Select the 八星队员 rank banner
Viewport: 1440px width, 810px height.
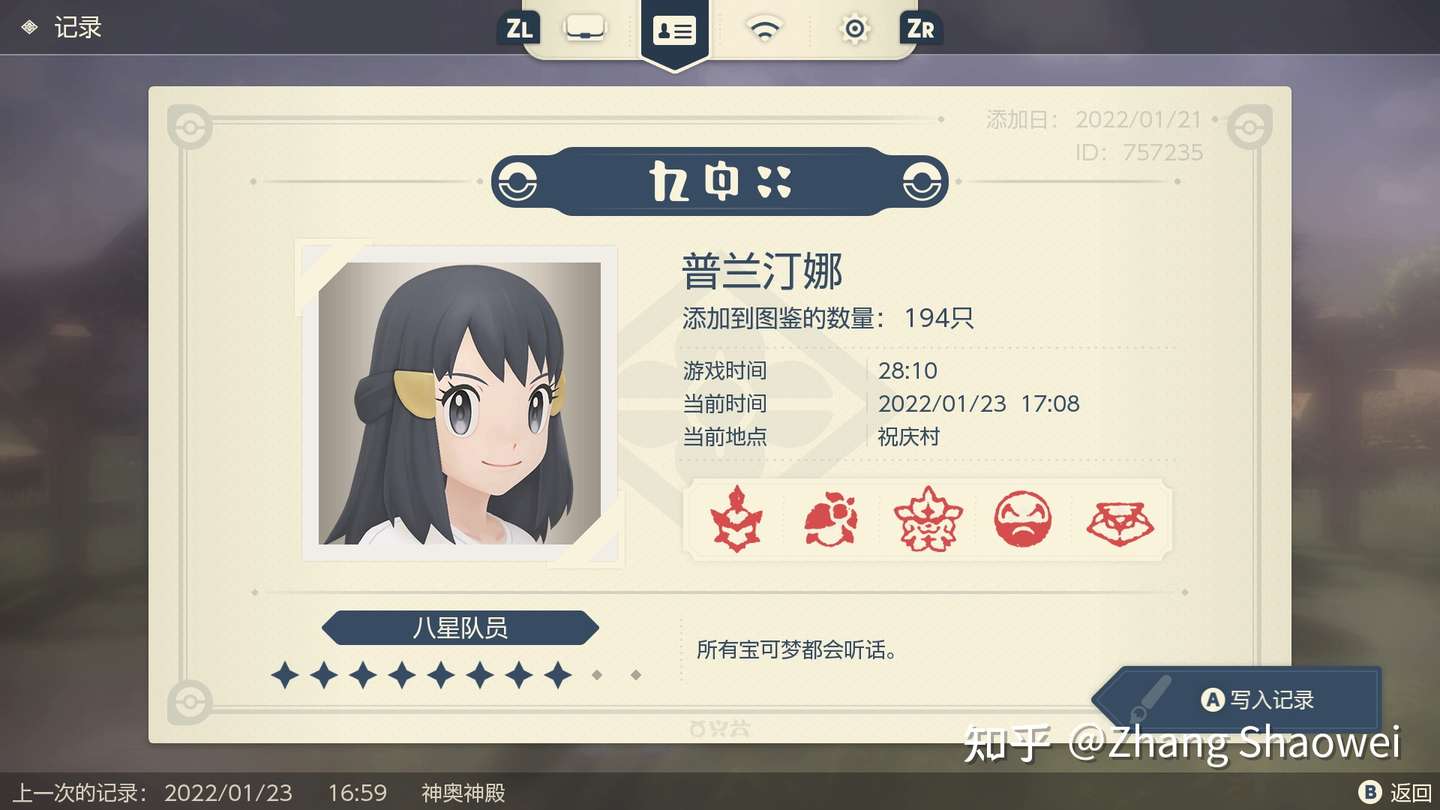pos(459,628)
